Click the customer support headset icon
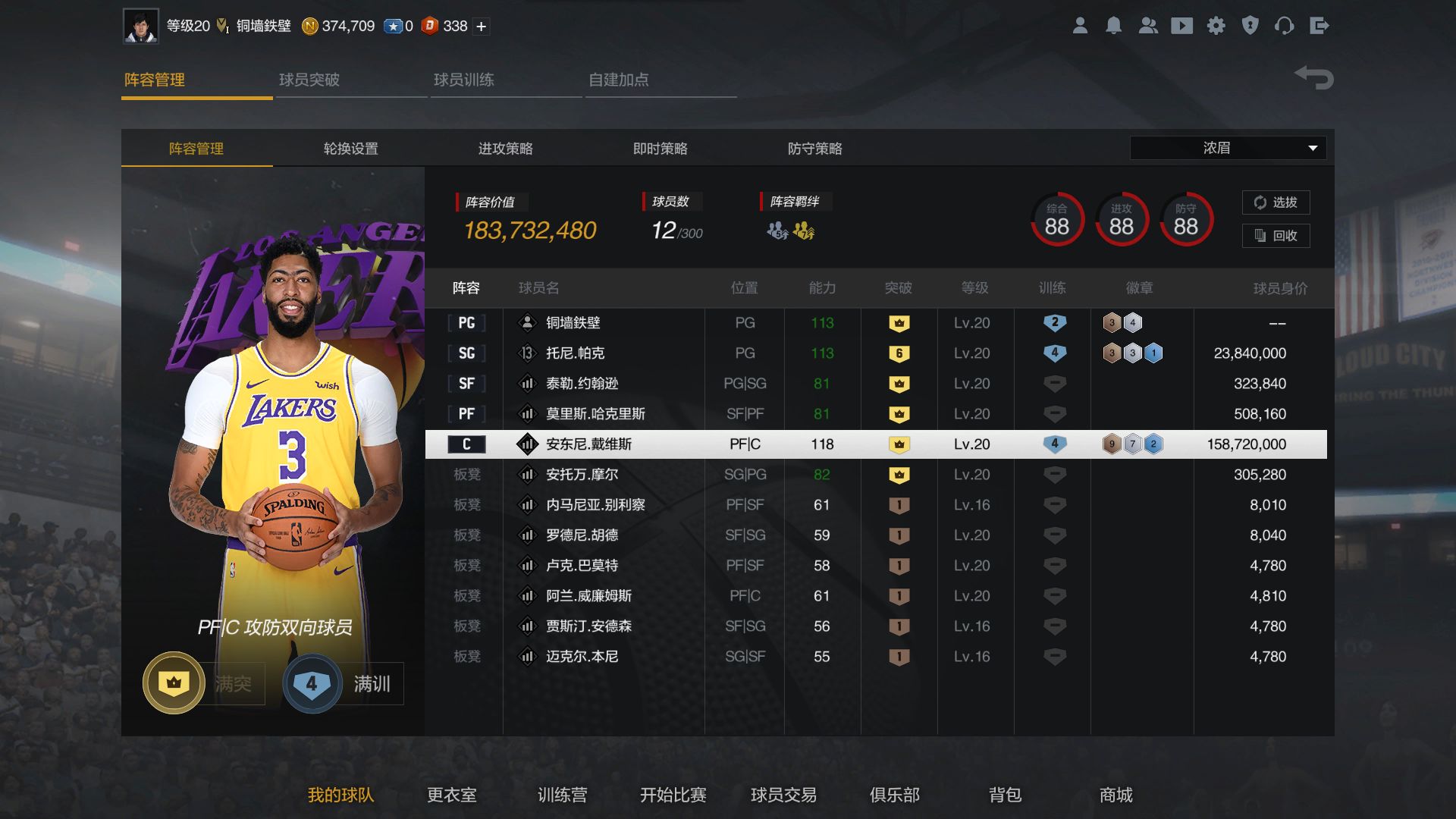1456x819 pixels. 1285,25
